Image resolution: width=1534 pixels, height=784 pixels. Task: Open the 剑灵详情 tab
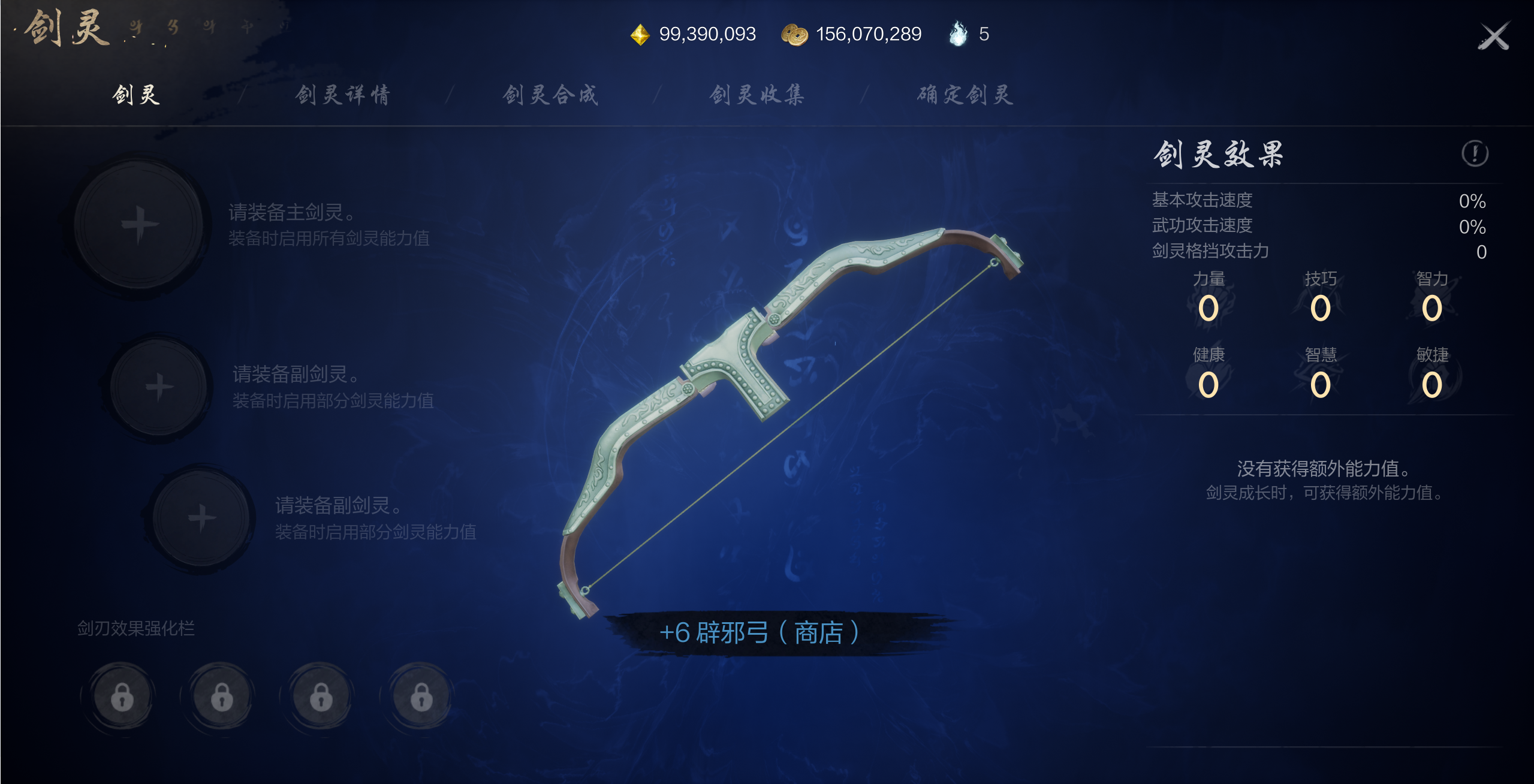point(343,95)
